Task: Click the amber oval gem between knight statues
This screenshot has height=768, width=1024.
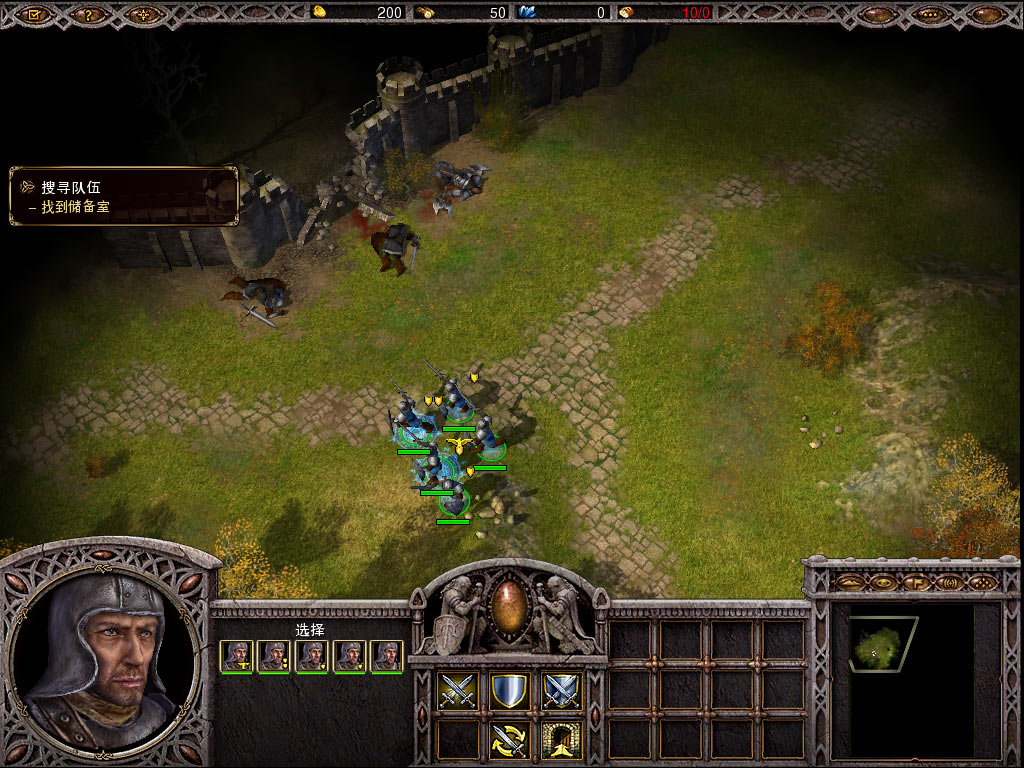Action: [509, 608]
